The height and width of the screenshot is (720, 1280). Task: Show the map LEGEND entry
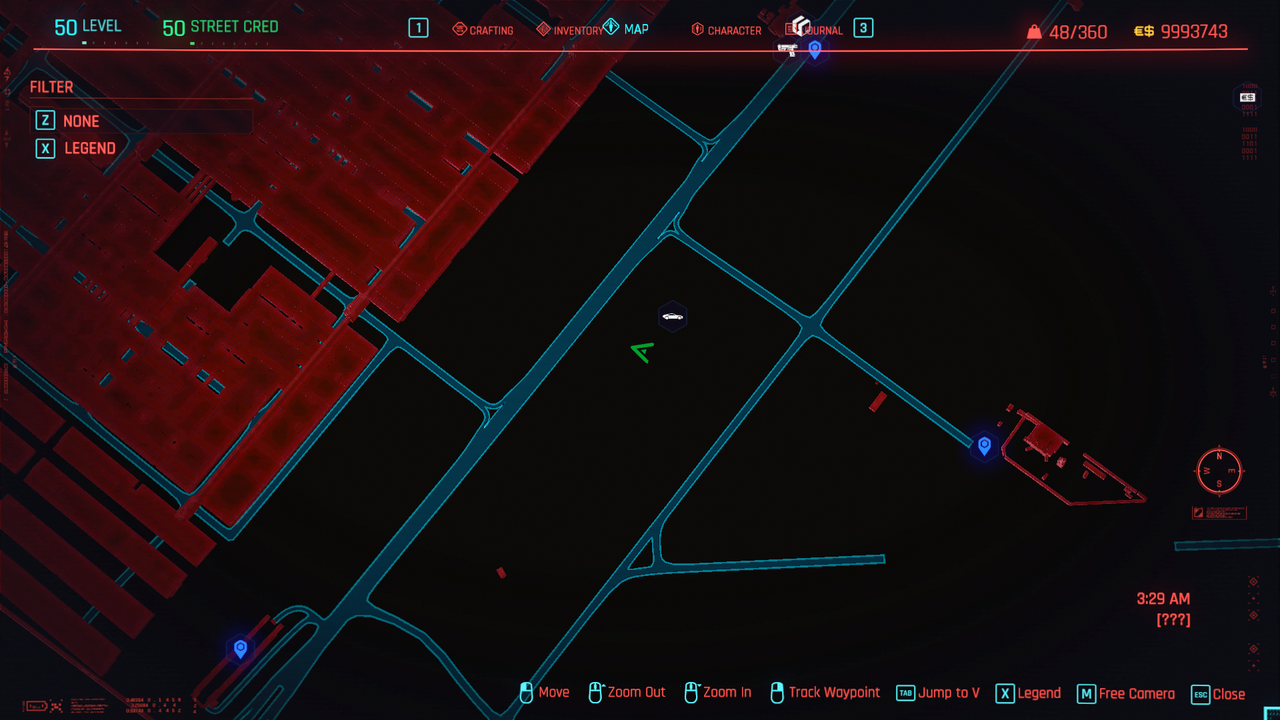[x=90, y=148]
